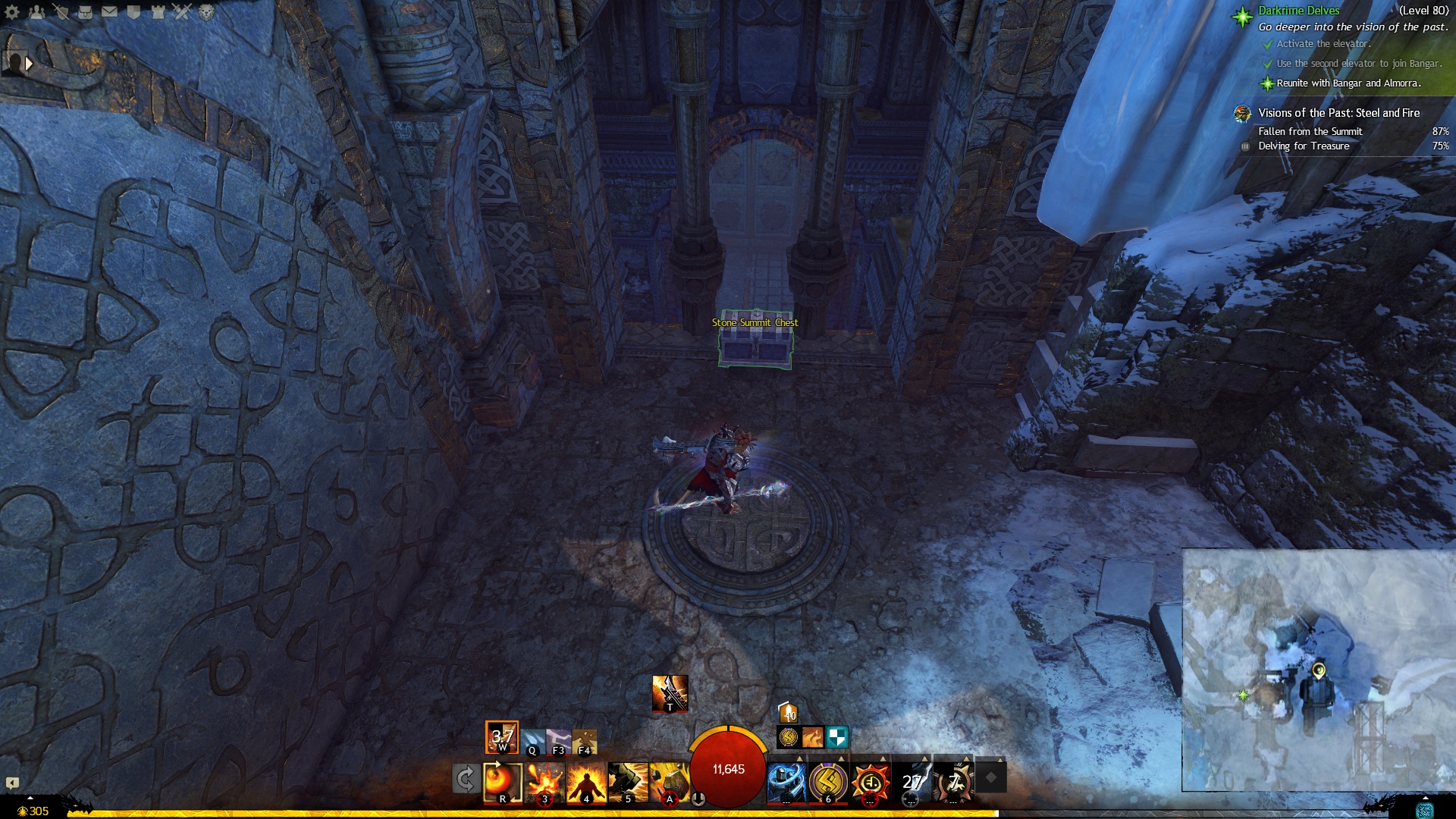Activate the gold rune signet skill in slot 6

pyautogui.click(x=827, y=782)
